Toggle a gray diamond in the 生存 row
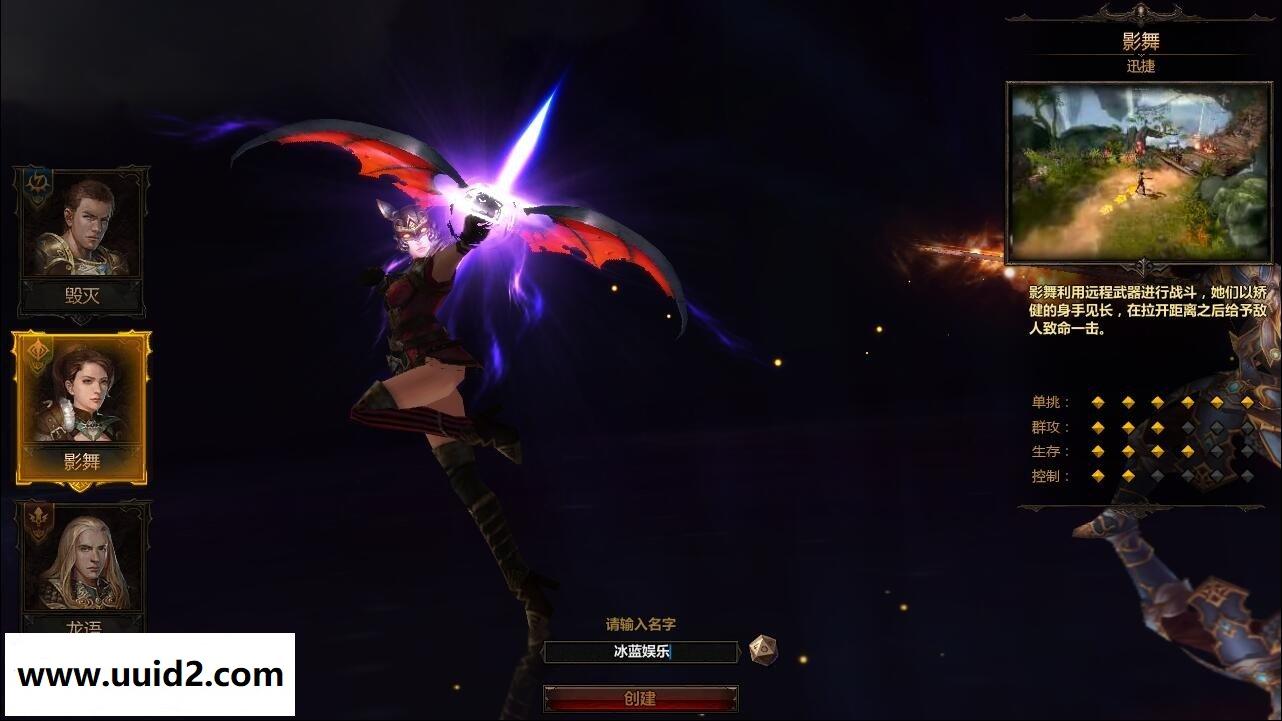1282x721 pixels. click(1216, 451)
